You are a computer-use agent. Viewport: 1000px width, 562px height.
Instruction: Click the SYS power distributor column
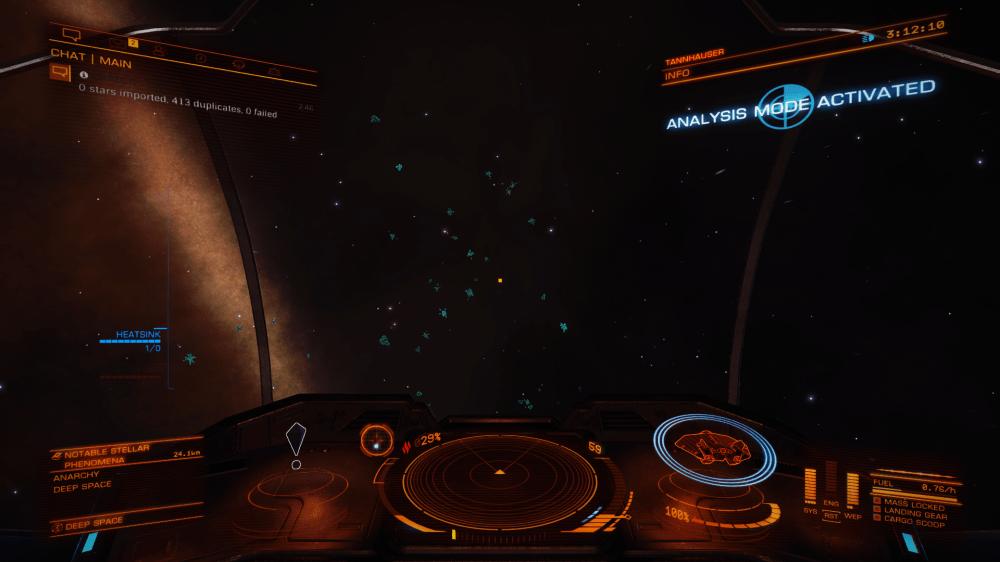point(810,487)
